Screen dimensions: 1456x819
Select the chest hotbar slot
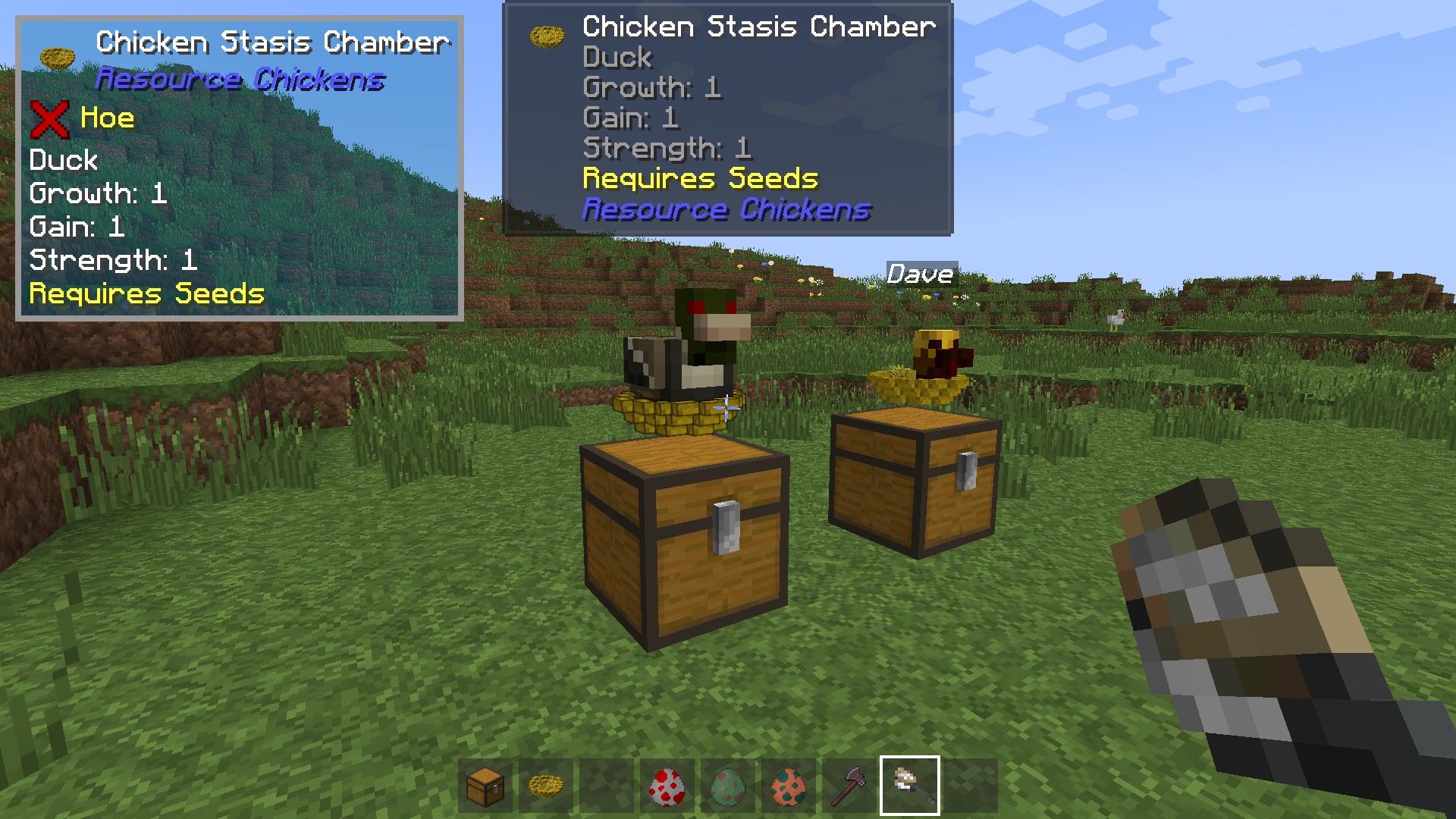pyautogui.click(x=485, y=786)
